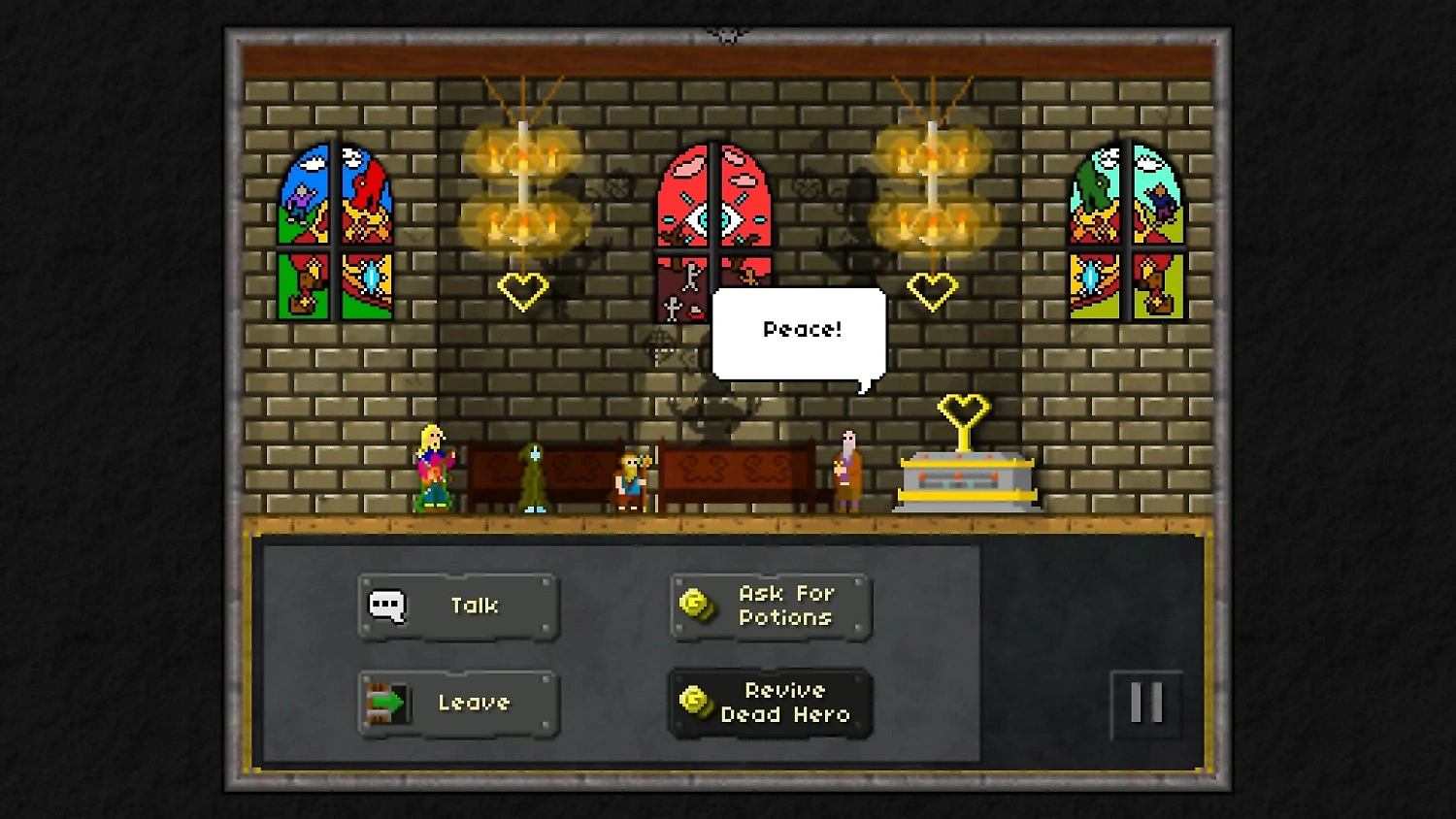Pause the game with the pause icon
Image resolution: width=1456 pixels, height=819 pixels.
coord(1146,704)
